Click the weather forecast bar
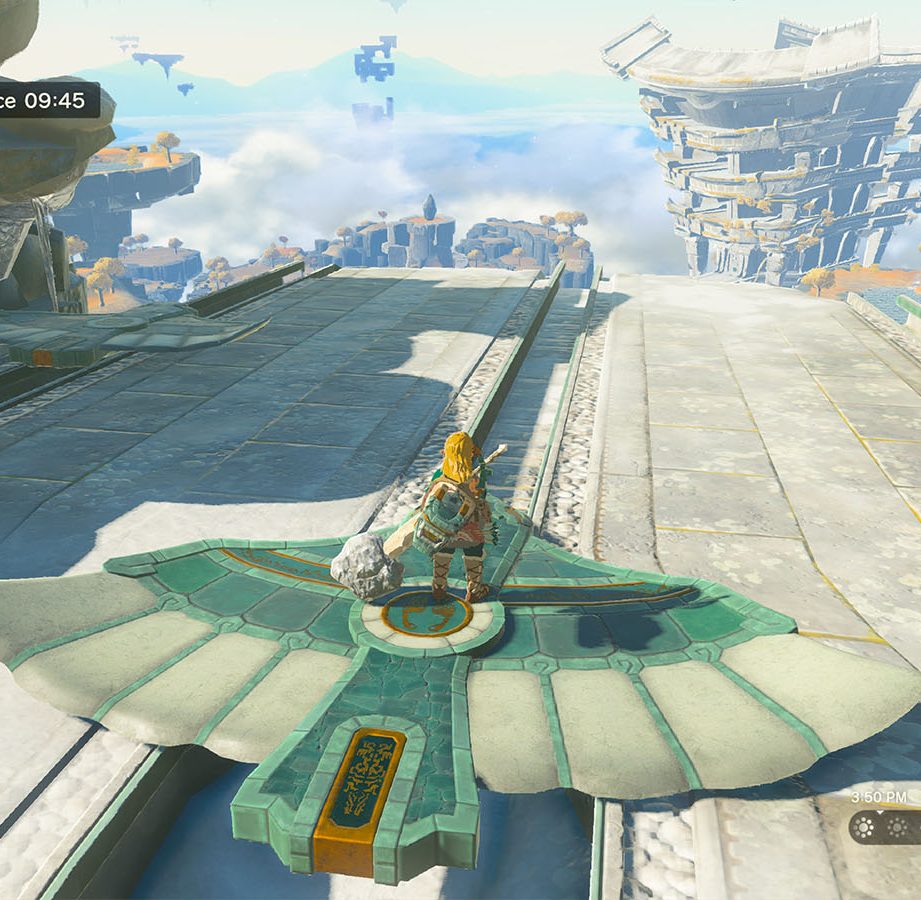The height and width of the screenshot is (900, 921). (x=886, y=827)
